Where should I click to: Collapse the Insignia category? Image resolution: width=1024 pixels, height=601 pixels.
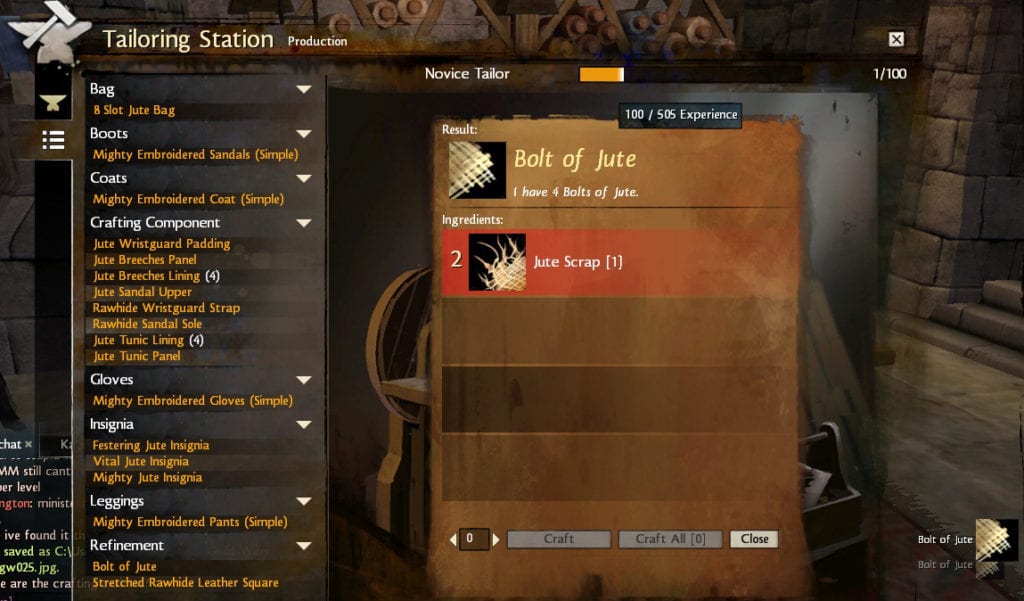point(304,425)
